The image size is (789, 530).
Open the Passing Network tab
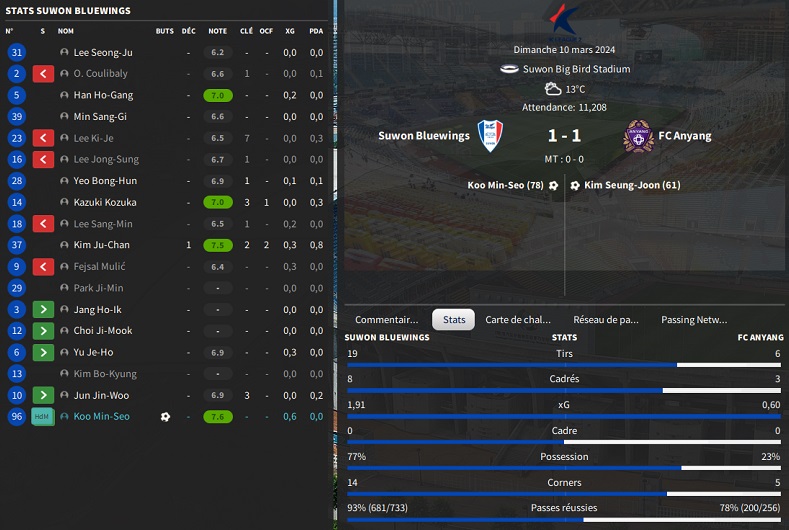tap(694, 320)
